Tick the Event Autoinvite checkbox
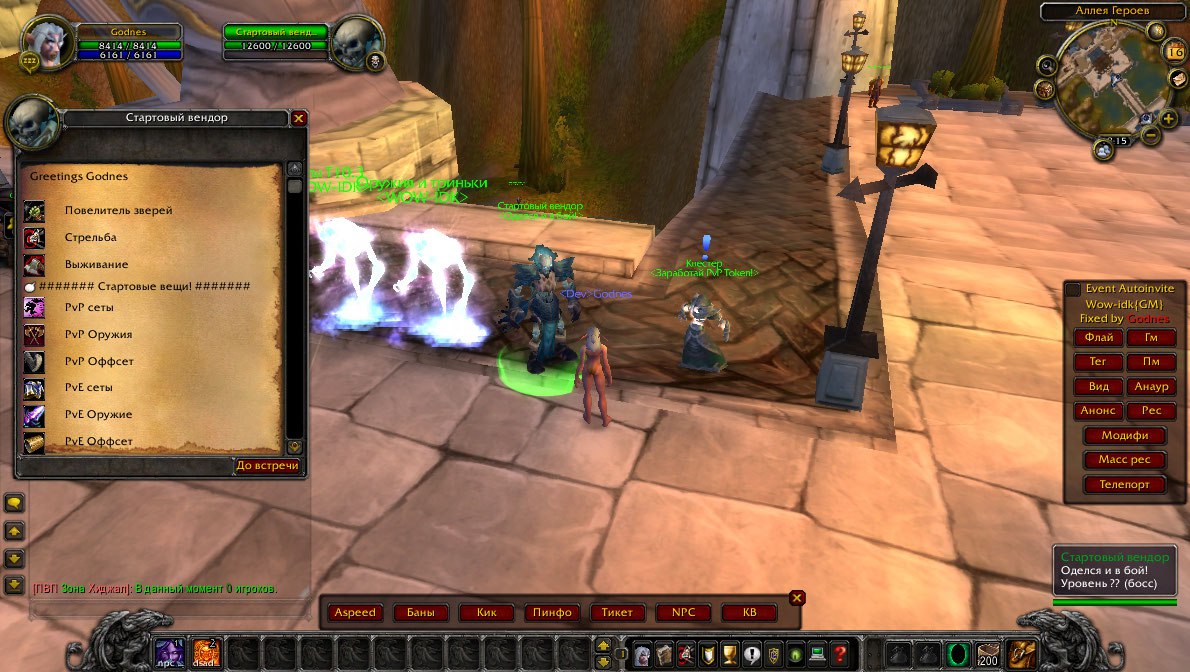 coord(1073,289)
